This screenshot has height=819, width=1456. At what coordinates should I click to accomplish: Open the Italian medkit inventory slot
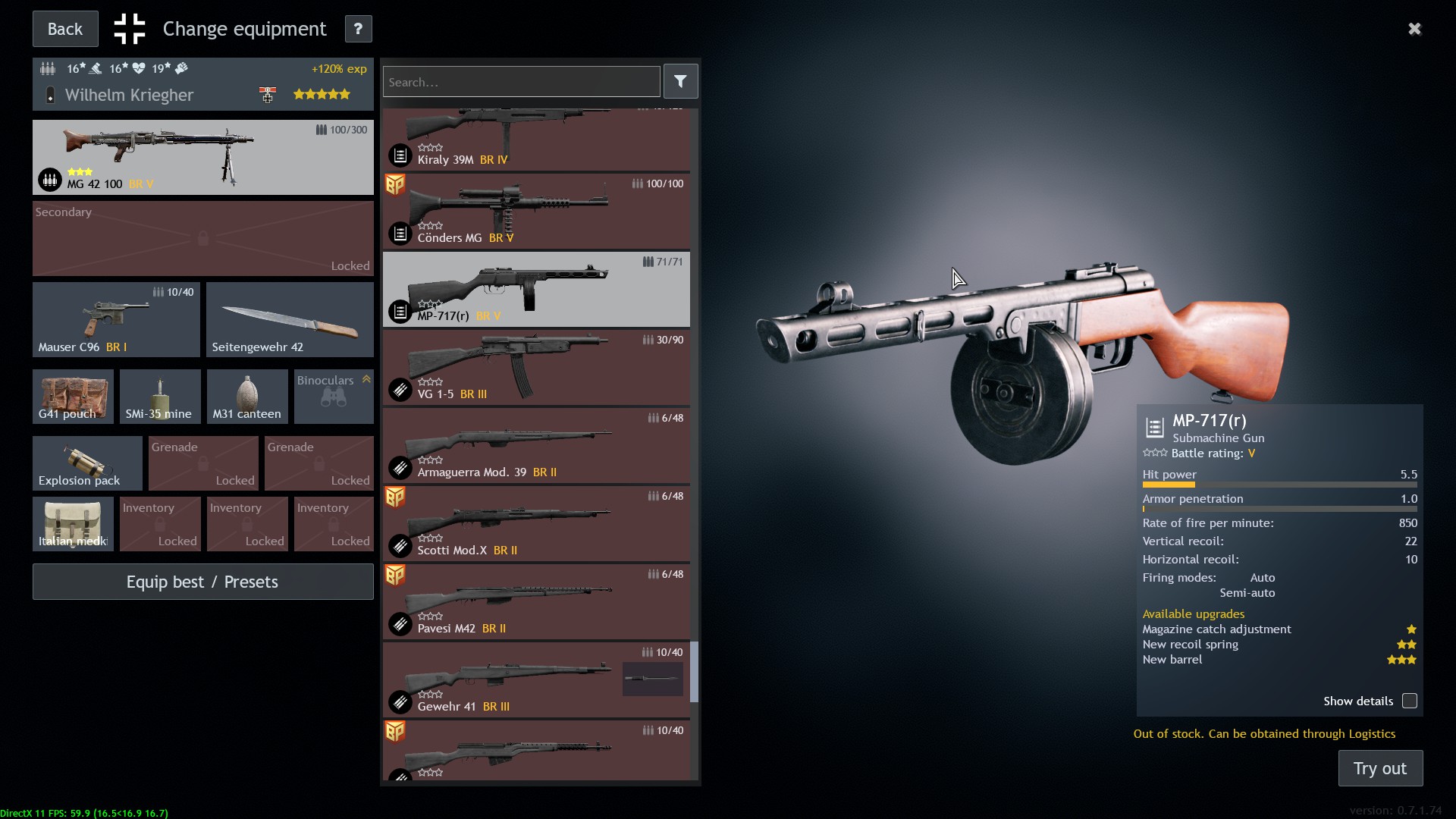pos(73,523)
